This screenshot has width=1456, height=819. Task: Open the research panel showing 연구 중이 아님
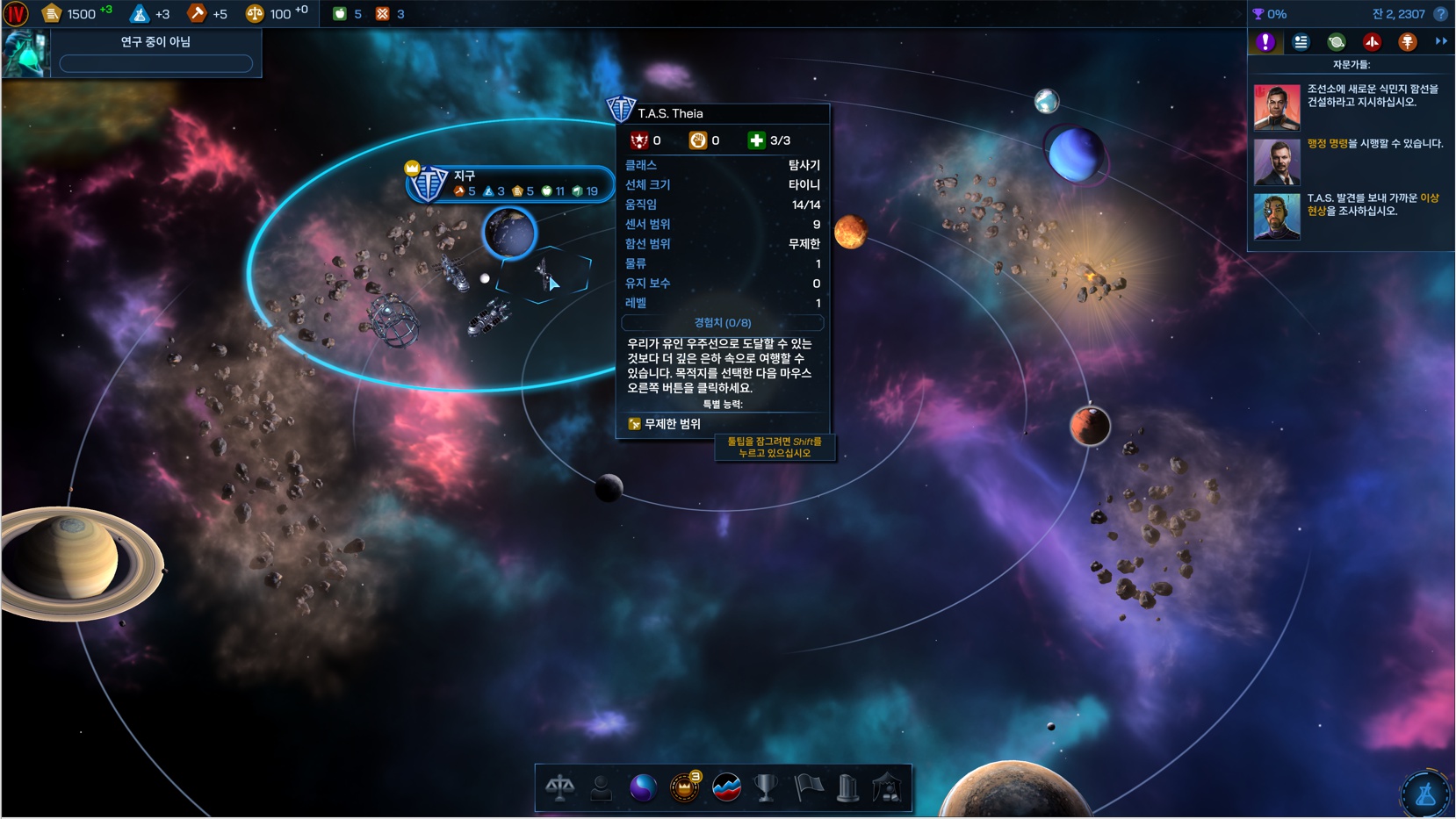click(155, 53)
